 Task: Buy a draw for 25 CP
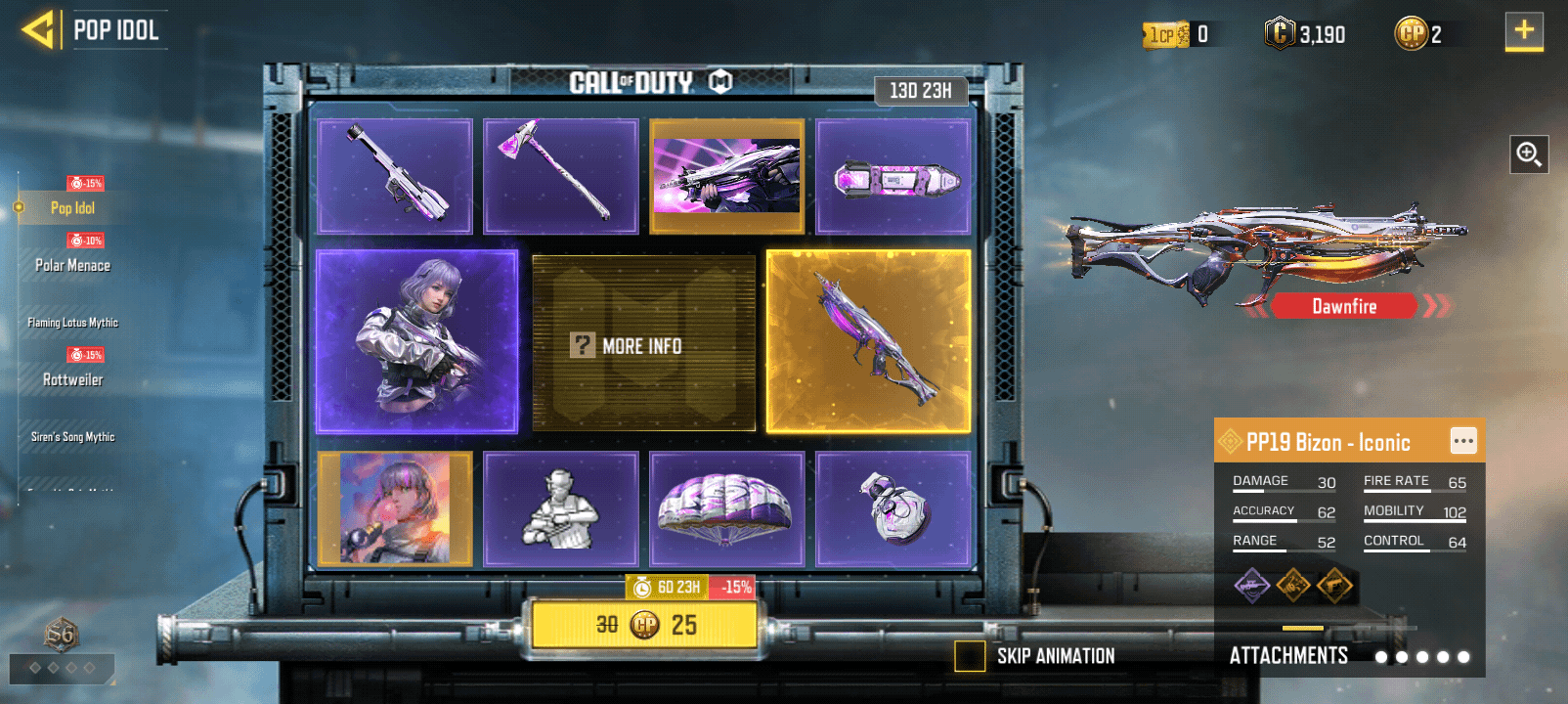coord(644,625)
